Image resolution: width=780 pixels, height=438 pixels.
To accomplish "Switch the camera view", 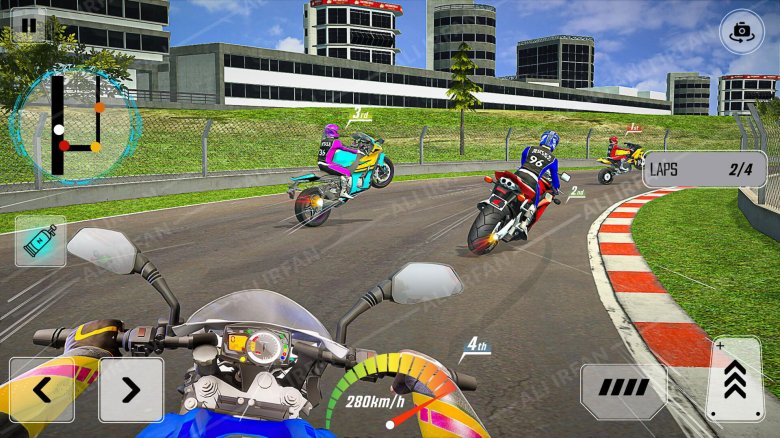I will click(x=741, y=31).
